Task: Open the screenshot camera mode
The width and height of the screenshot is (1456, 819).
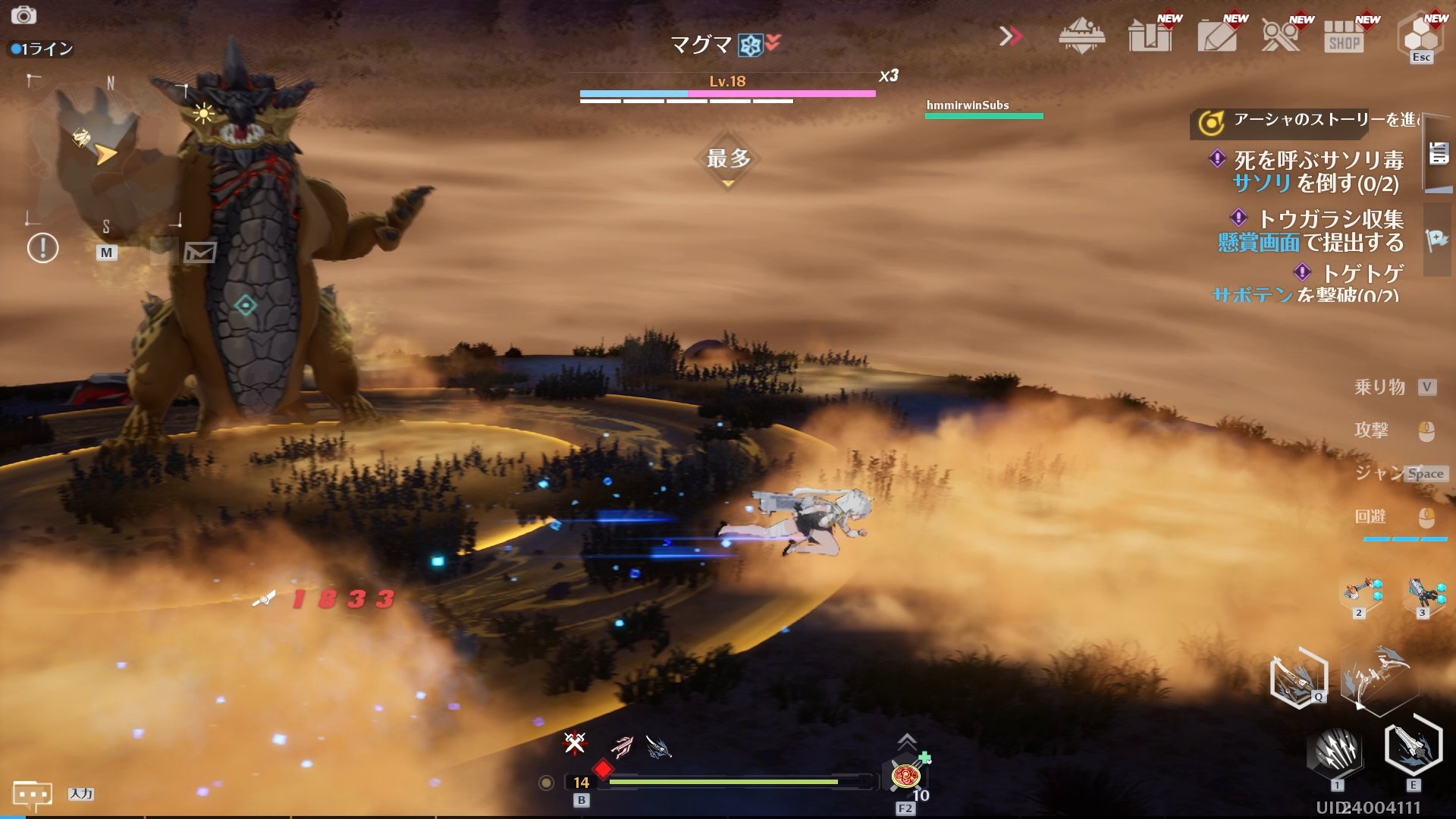Action: (x=24, y=15)
